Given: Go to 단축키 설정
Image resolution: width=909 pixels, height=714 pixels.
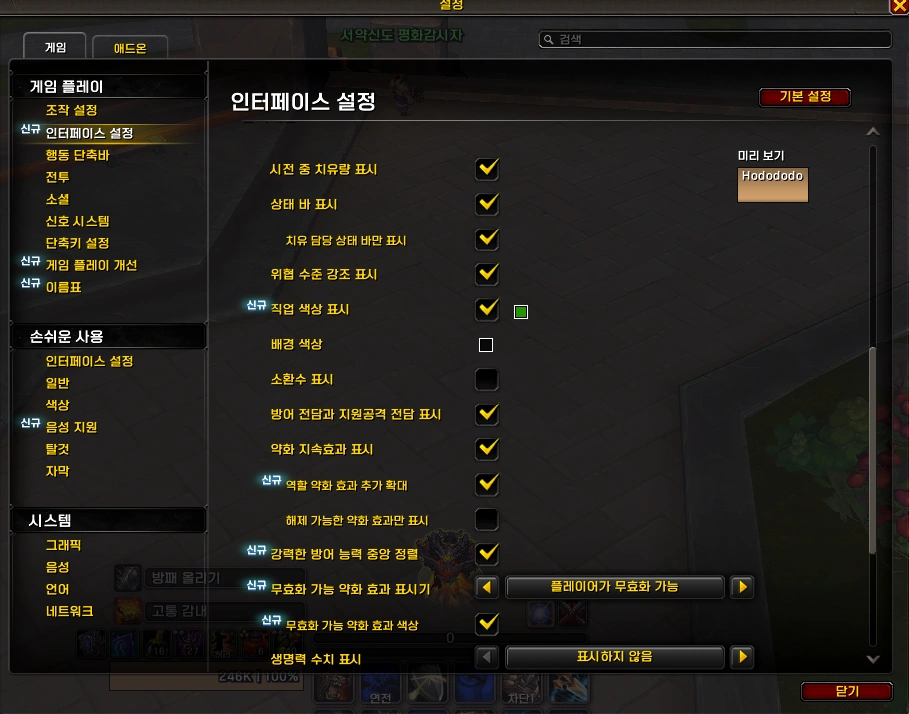Looking at the screenshot, I should click(77, 243).
